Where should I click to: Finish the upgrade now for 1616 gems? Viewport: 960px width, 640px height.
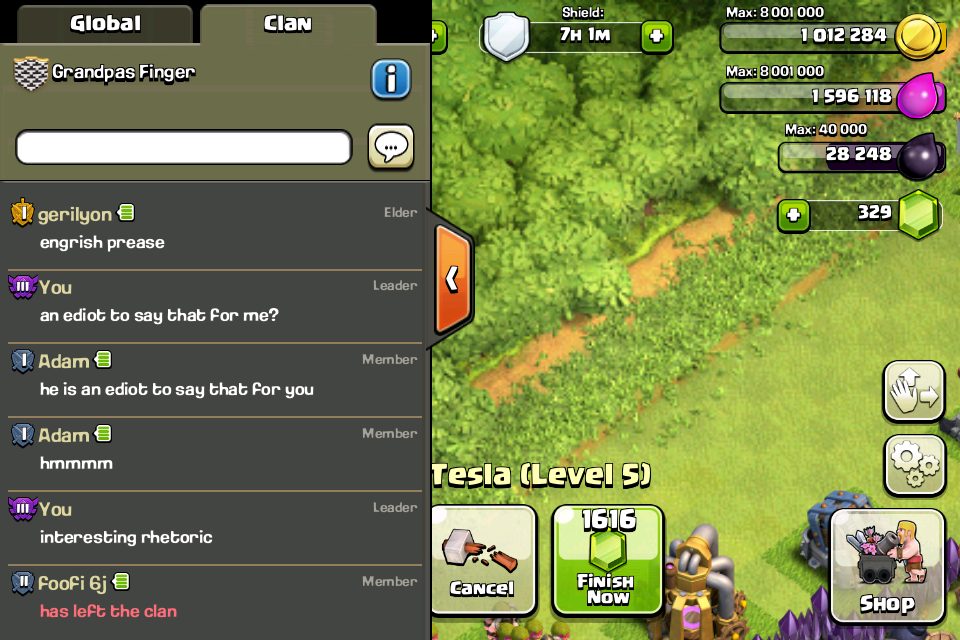point(607,558)
